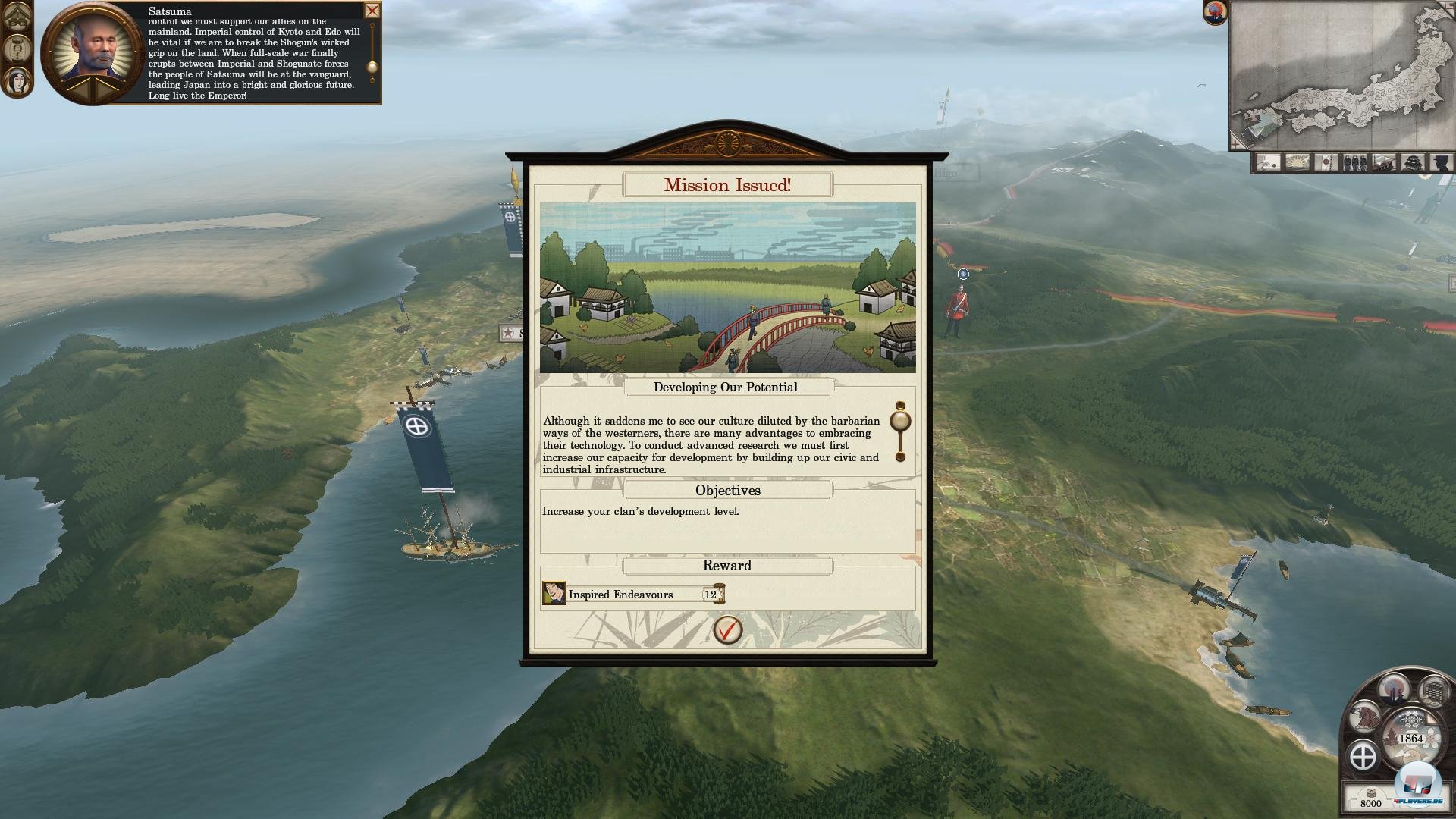Open the castle provinces list

point(1413,162)
